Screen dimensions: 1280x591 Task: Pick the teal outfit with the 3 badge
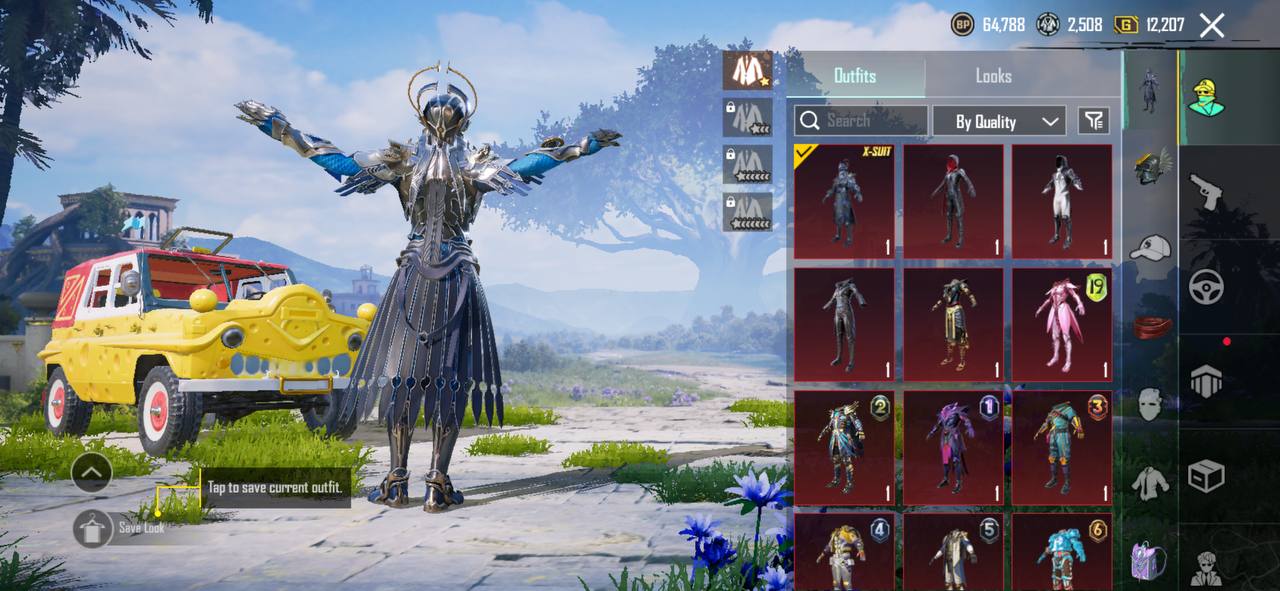click(1061, 447)
